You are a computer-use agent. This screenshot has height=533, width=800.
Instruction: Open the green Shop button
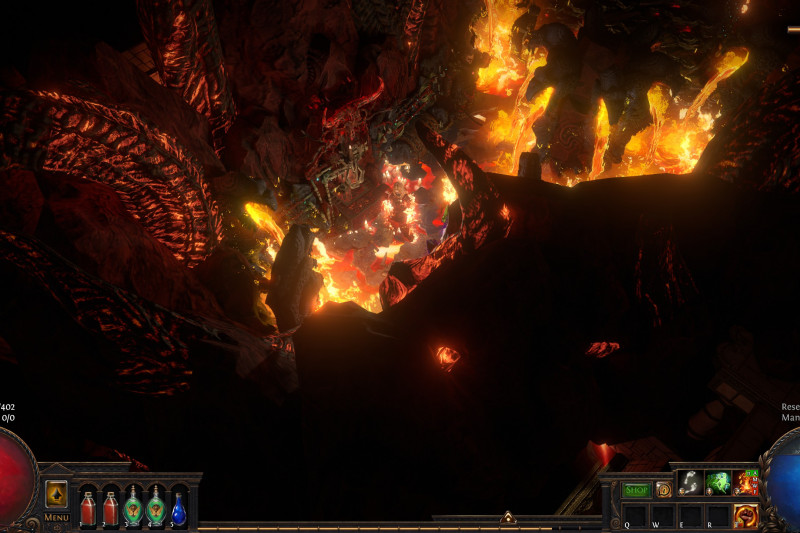coord(636,490)
